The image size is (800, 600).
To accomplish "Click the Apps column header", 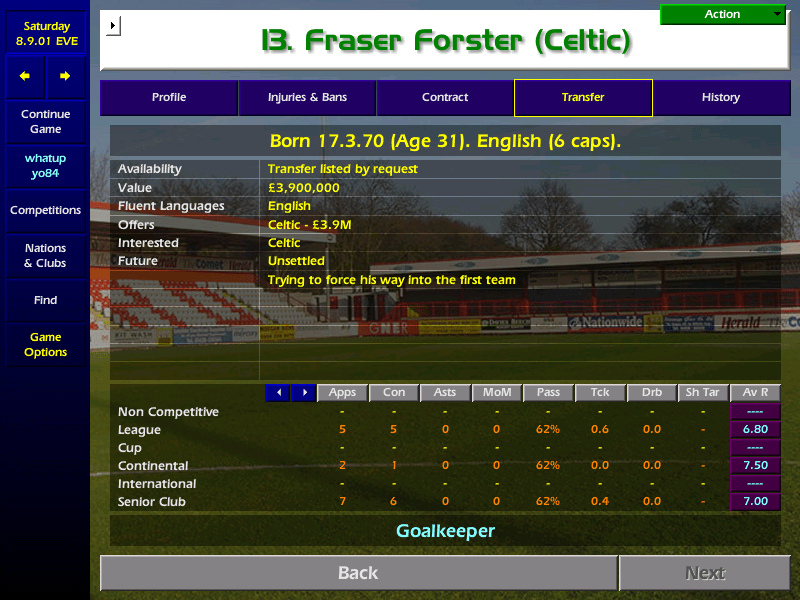I will click(x=342, y=393).
